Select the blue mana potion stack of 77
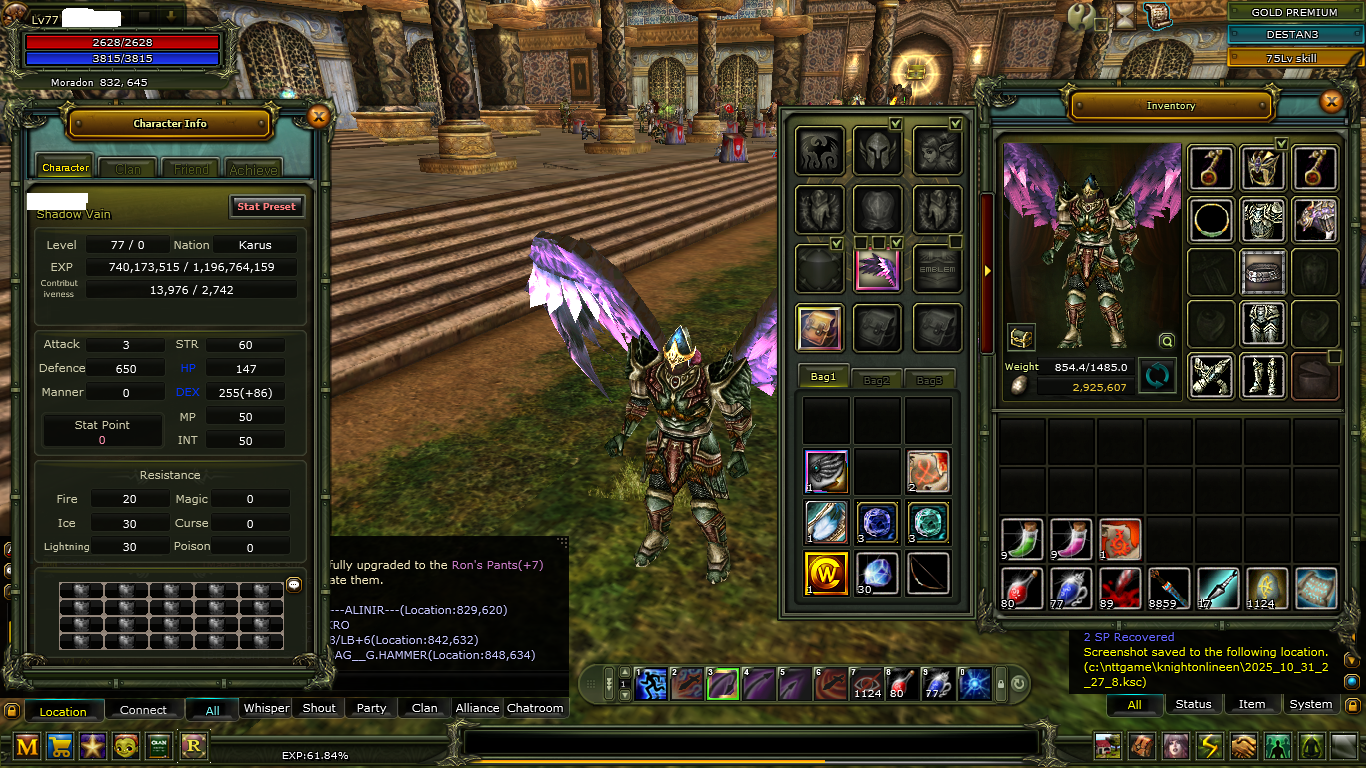The image size is (1366, 768). pyautogui.click(x=1071, y=588)
